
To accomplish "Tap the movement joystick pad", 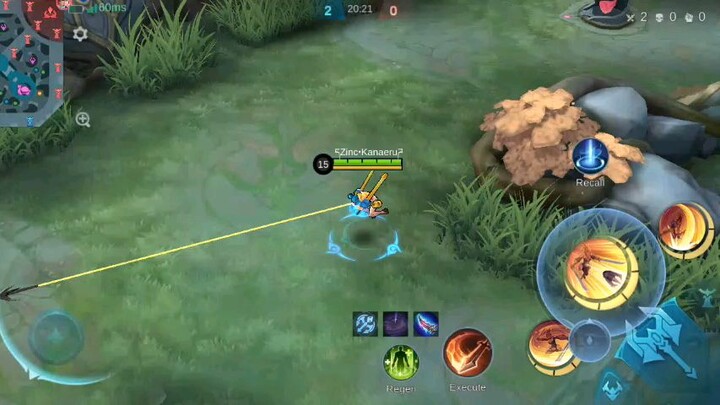I will 55,337.
